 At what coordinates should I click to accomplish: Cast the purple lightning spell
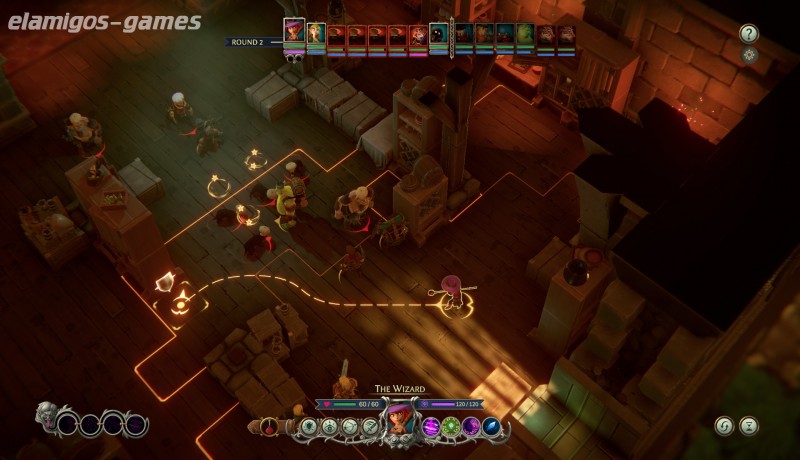tap(432, 427)
